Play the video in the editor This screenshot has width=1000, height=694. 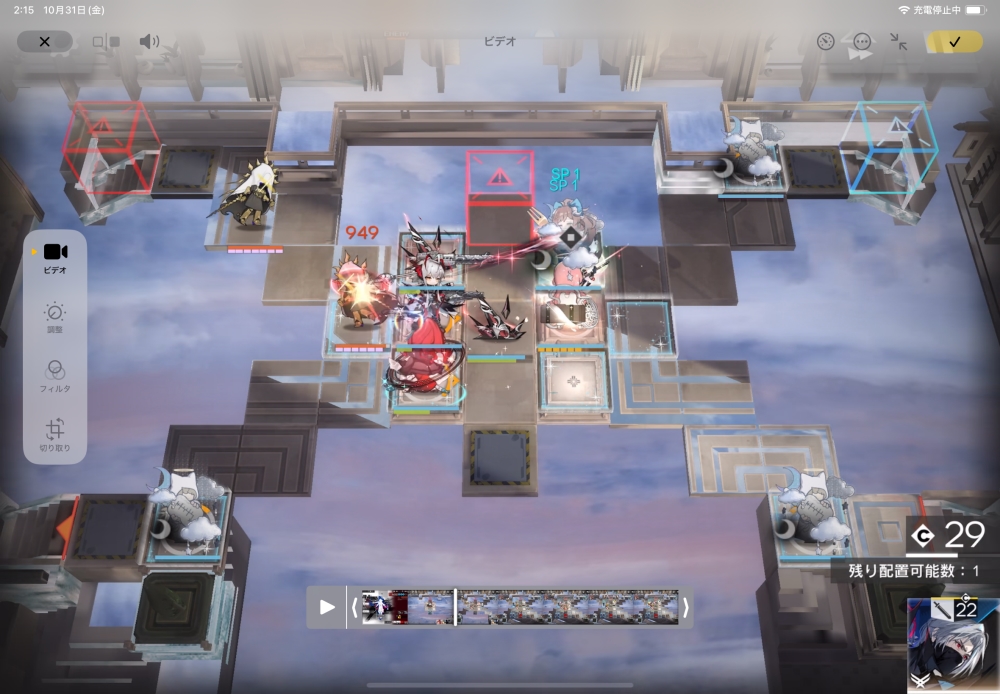[327, 607]
